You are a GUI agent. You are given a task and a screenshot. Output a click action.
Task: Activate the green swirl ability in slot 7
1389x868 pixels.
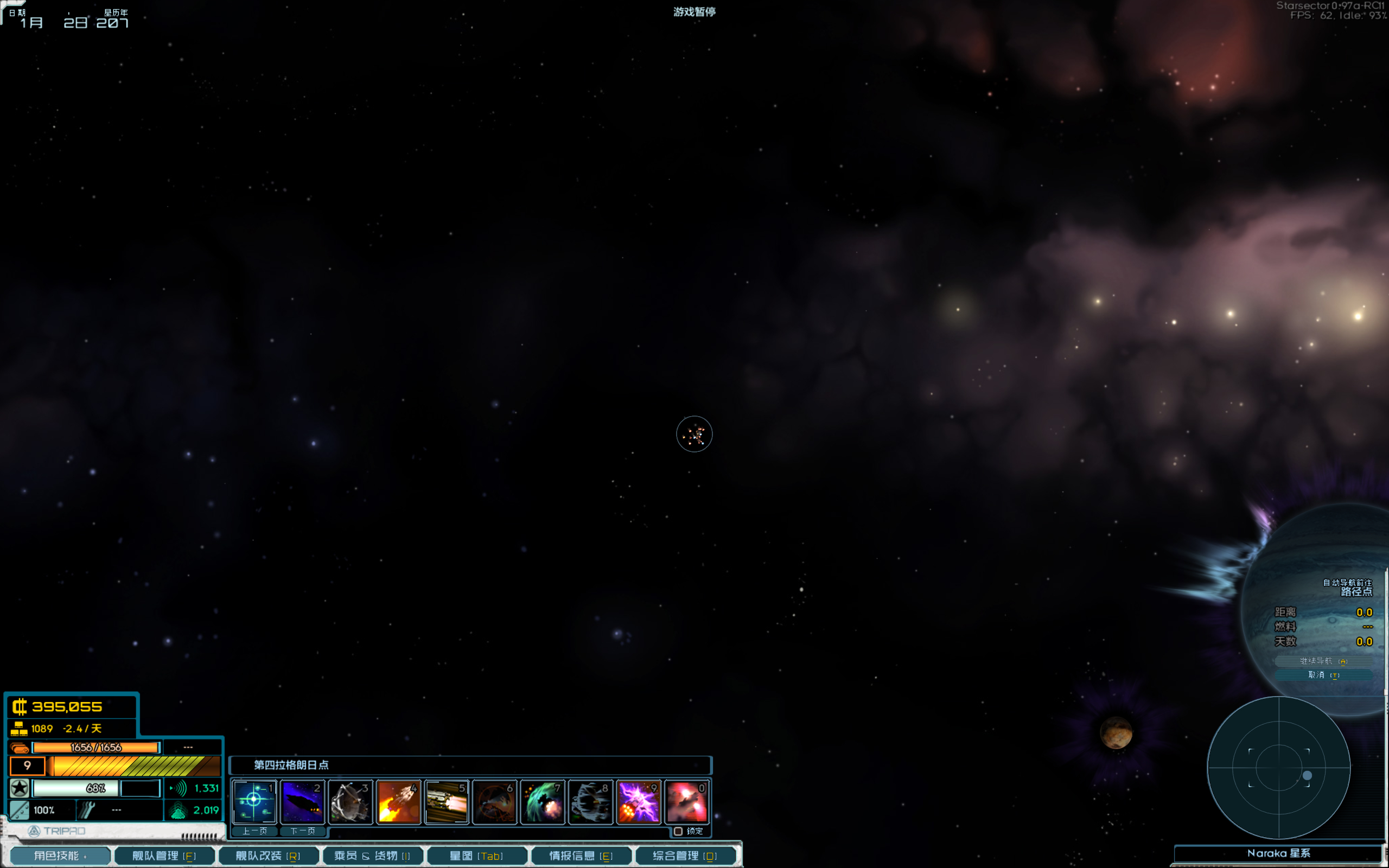coord(543,801)
